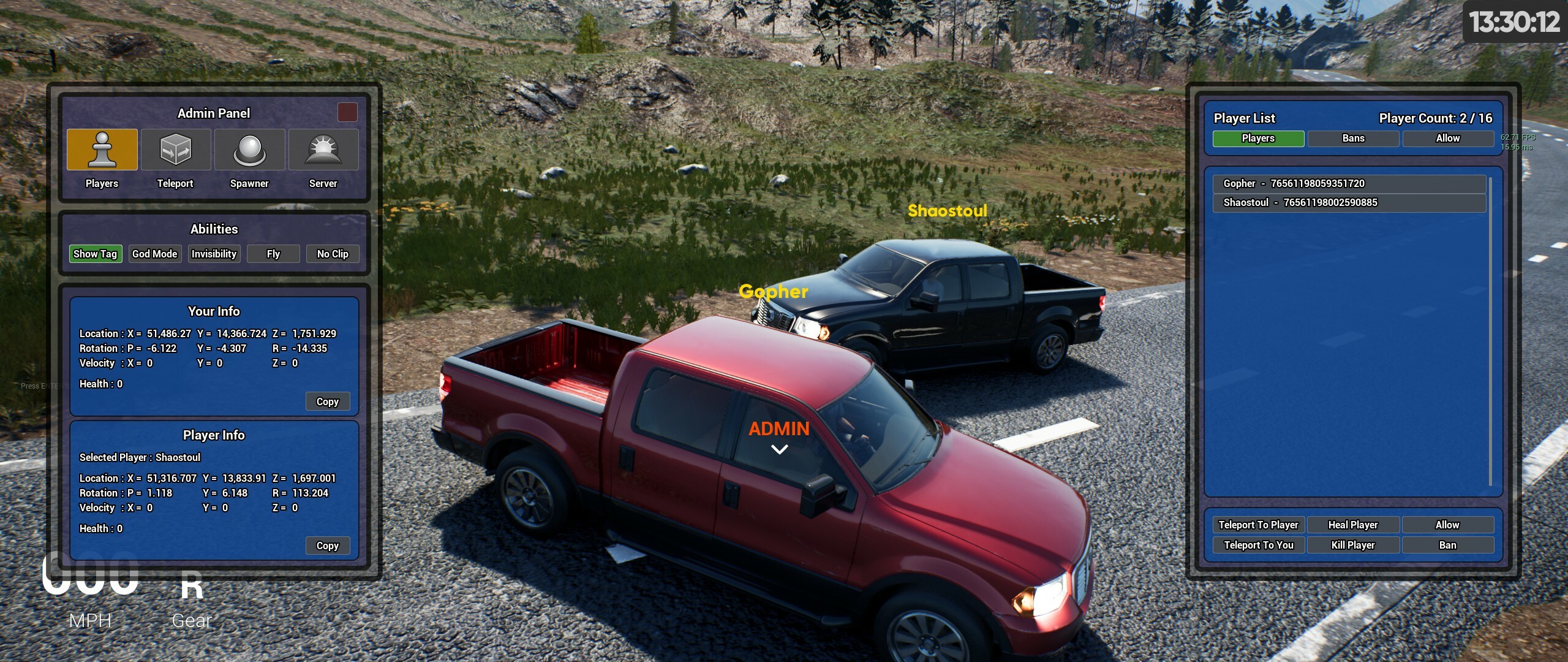Disable the Show Tag ability
1568x662 pixels.
click(x=95, y=253)
